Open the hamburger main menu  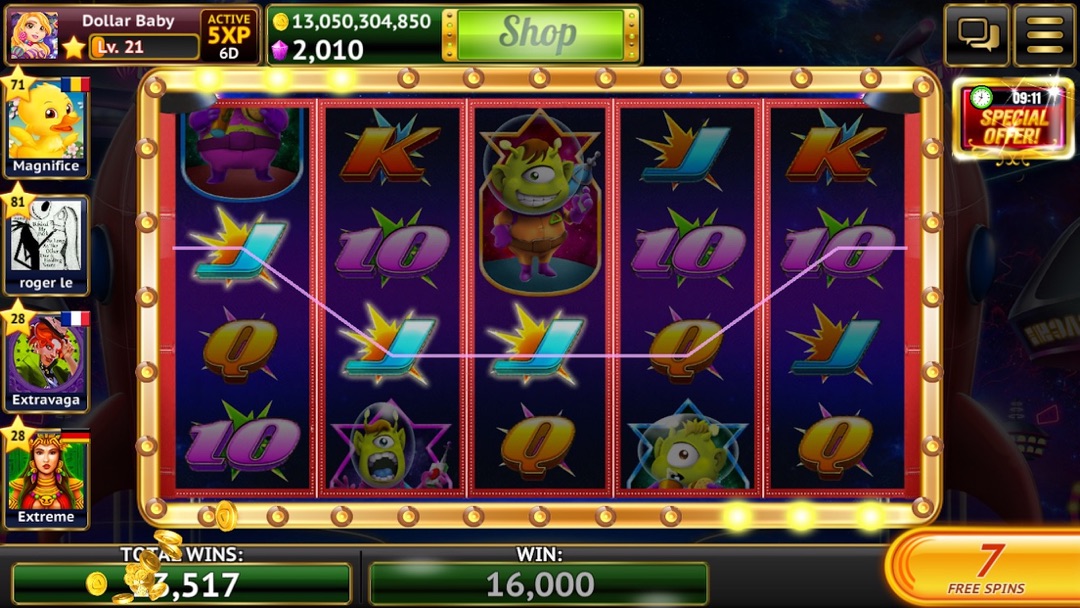pos(1044,35)
